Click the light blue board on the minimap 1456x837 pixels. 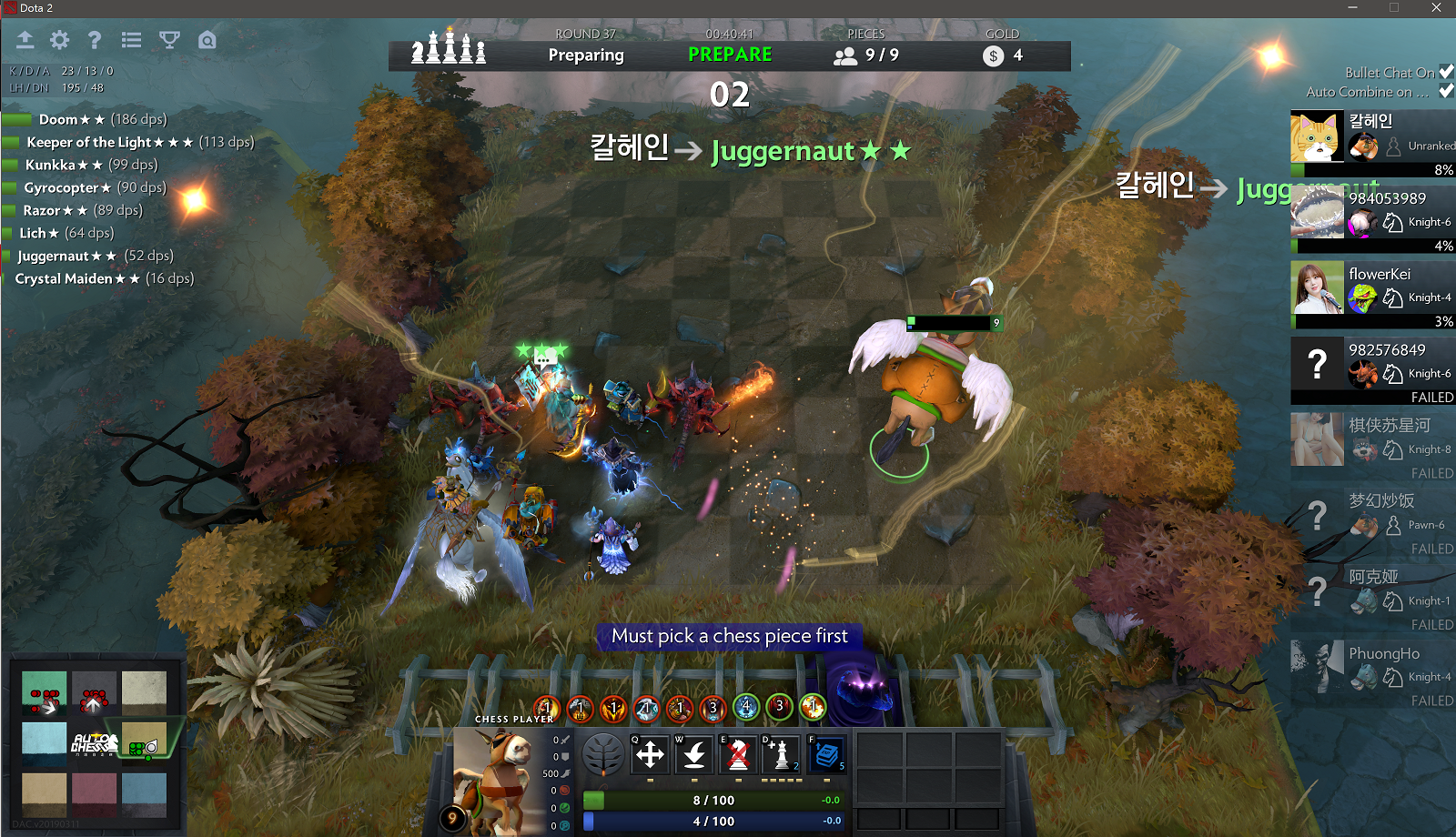44,744
